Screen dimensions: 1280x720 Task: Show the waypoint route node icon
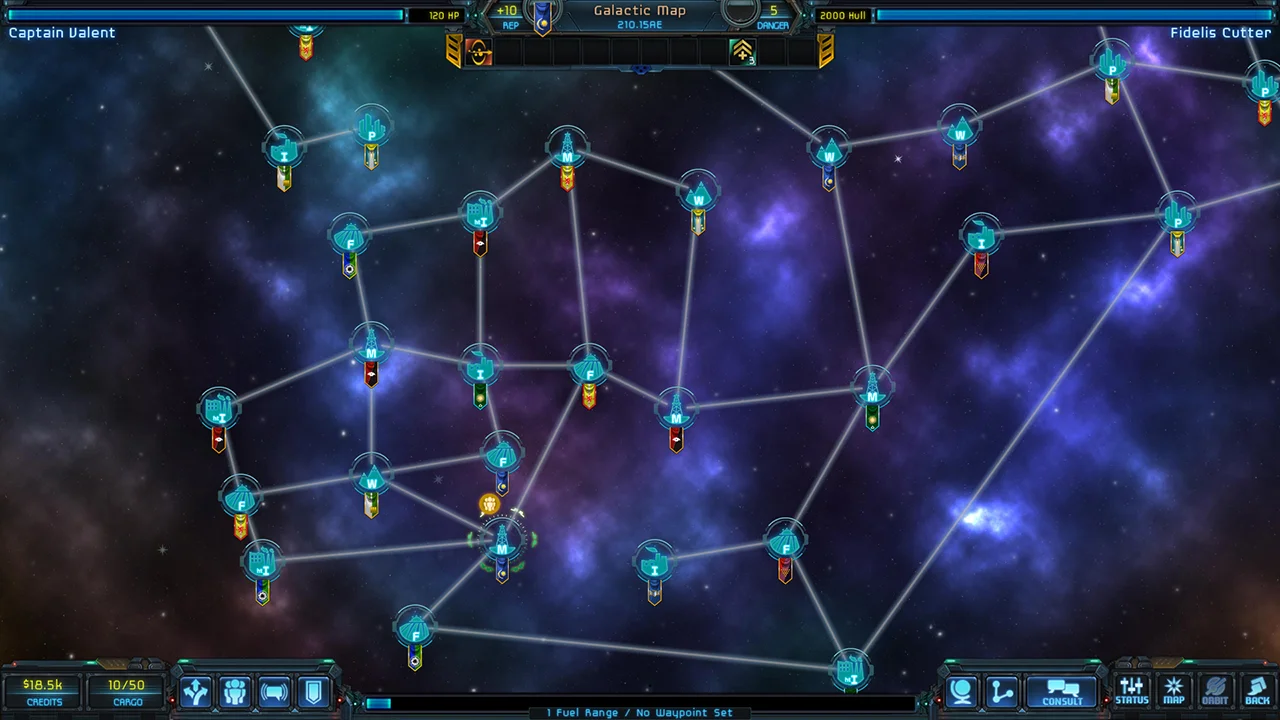[x=1002, y=692]
